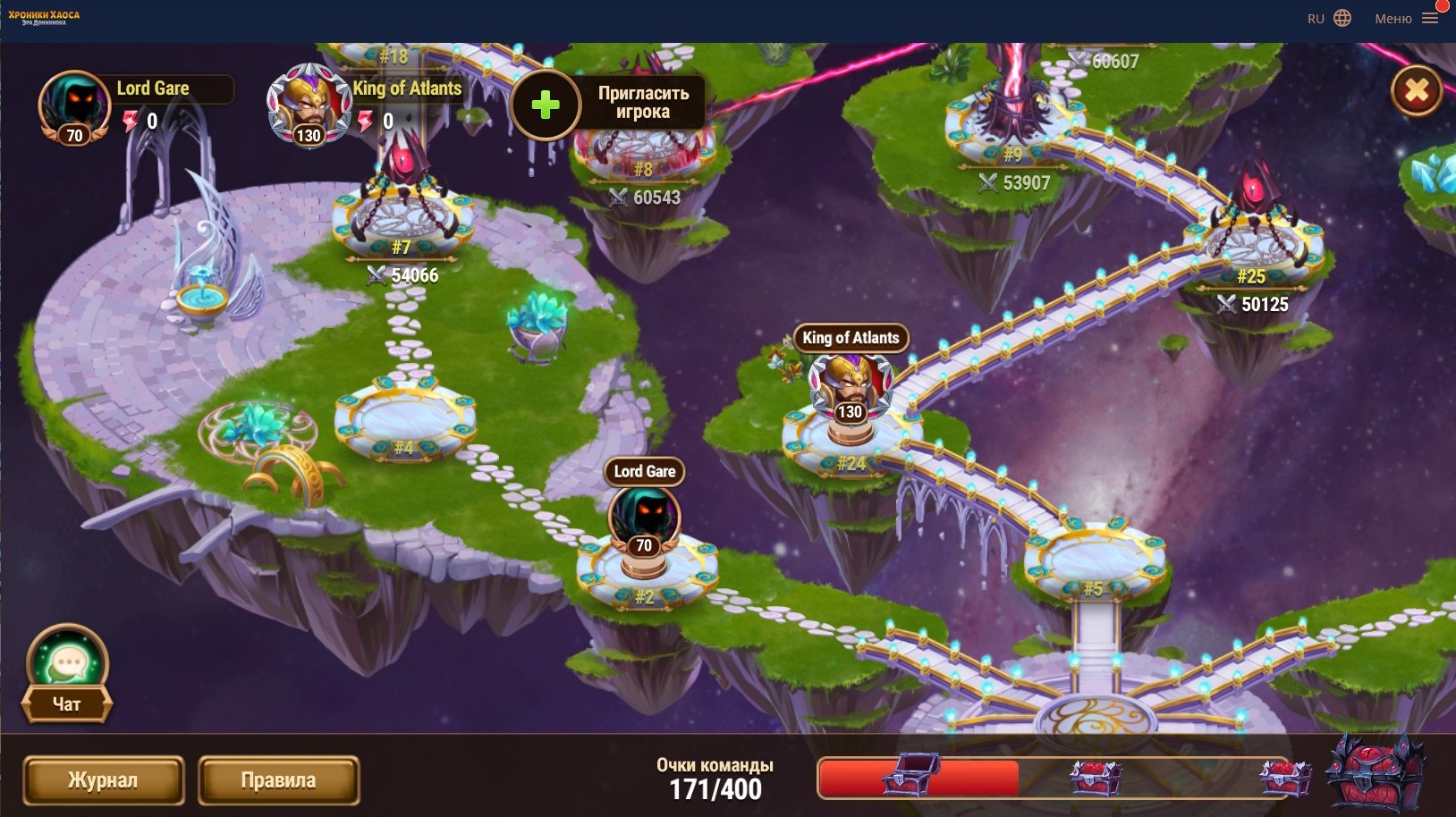The image size is (1456, 817).
Task: Close the map with the X button
Action: (1417, 90)
